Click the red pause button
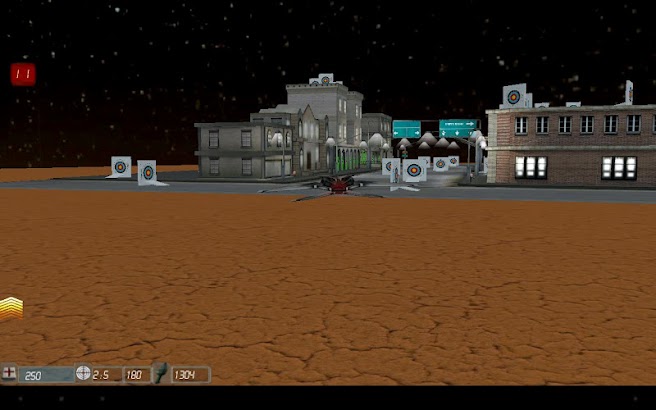Image resolution: width=656 pixels, height=410 pixels. point(23,73)
